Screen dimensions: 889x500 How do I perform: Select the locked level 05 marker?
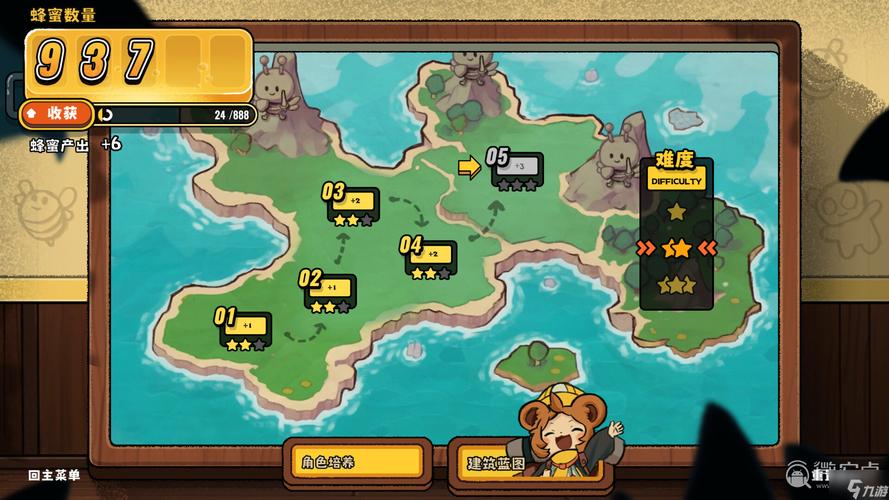click(517, 170)
